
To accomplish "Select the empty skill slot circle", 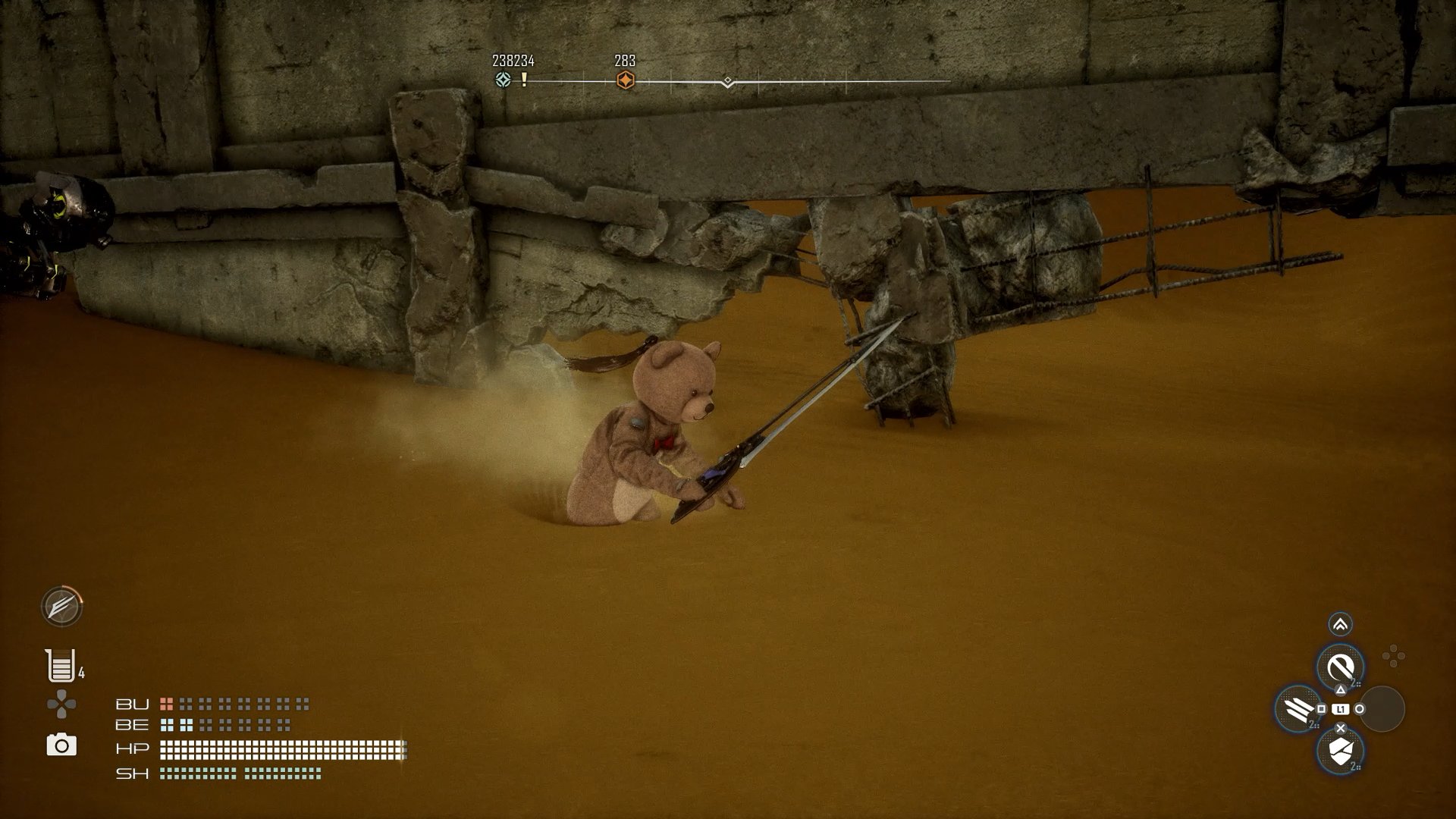I will (1382, 709).
